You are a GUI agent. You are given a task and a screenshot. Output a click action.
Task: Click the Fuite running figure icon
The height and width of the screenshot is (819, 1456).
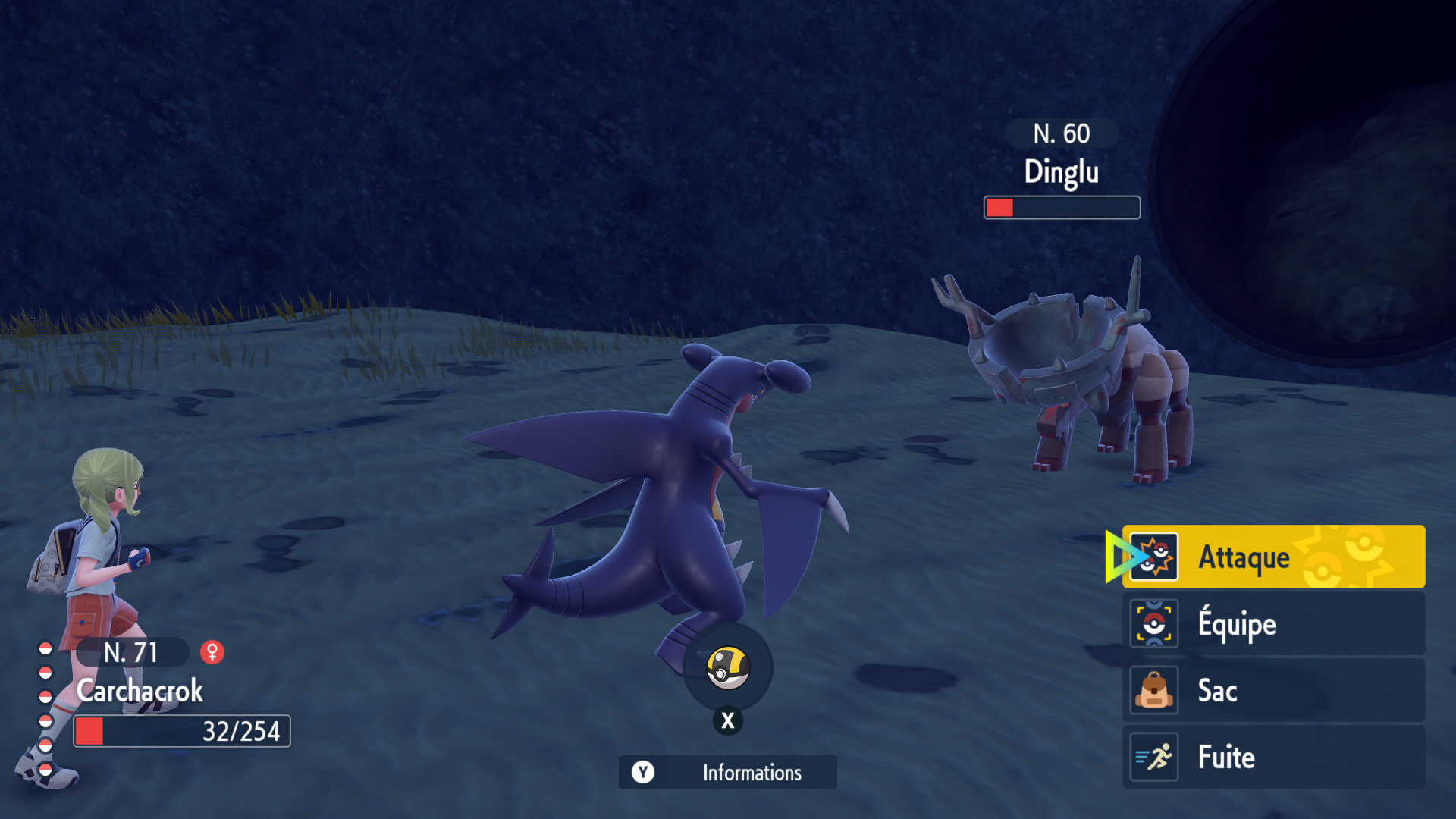tap(1153, 757)
